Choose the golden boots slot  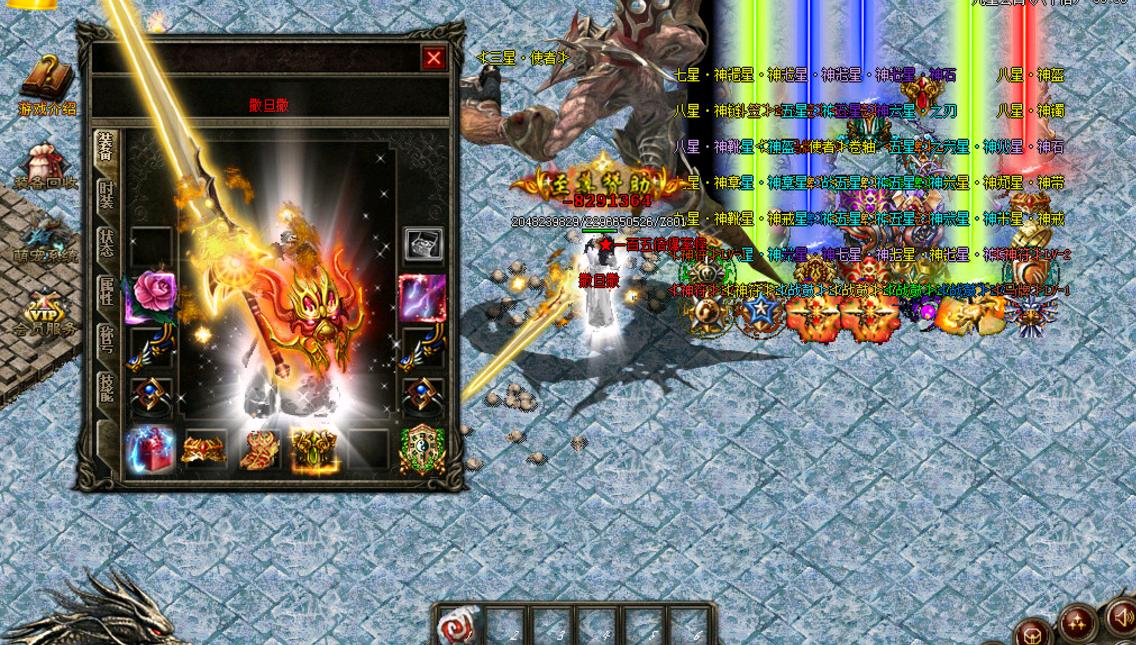(259, 450)
